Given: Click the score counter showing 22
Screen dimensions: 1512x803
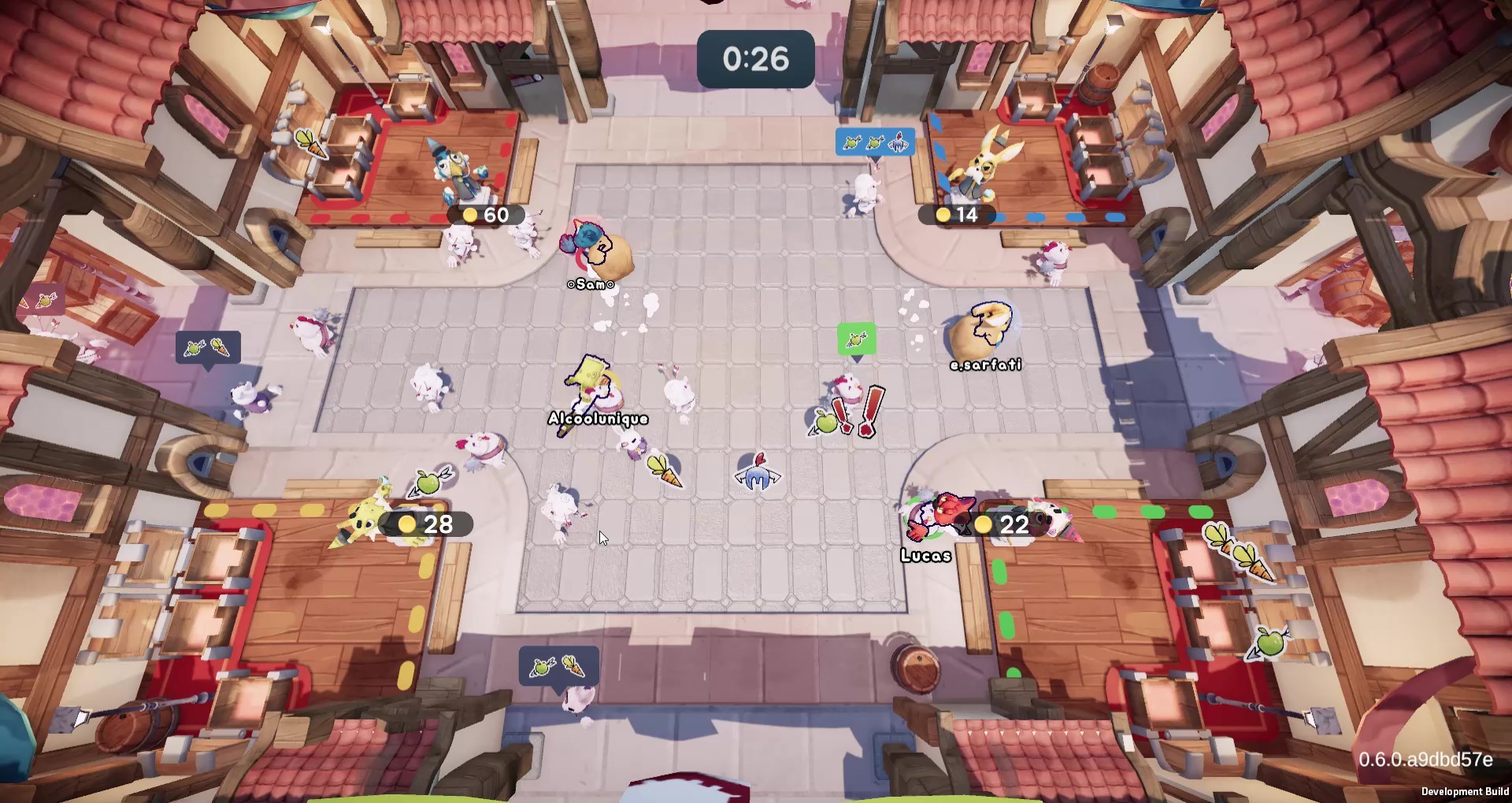Looking at the screenshot, I should (x=1013, y=524).
